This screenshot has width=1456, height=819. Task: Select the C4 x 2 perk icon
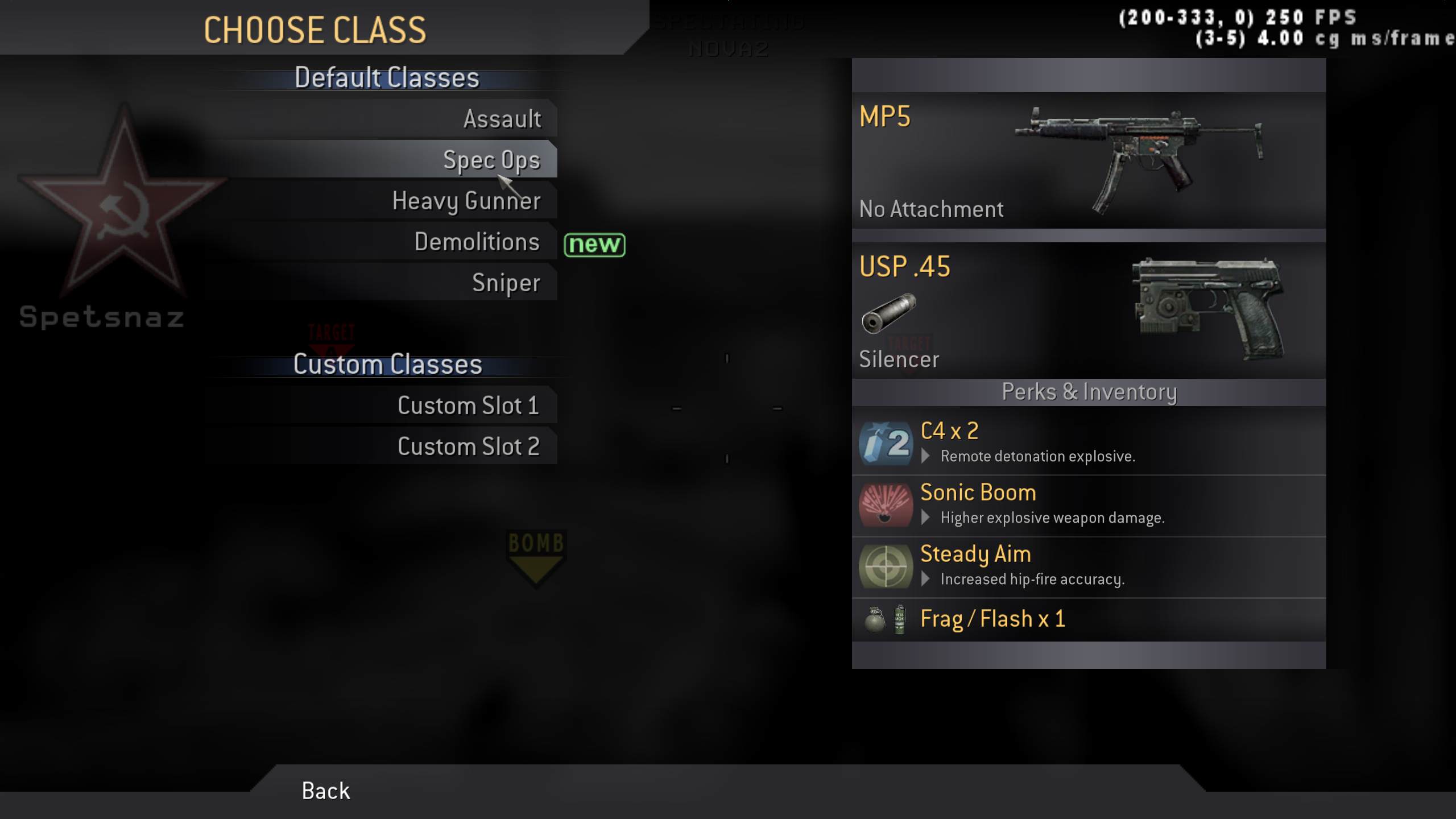click(886, 443)
